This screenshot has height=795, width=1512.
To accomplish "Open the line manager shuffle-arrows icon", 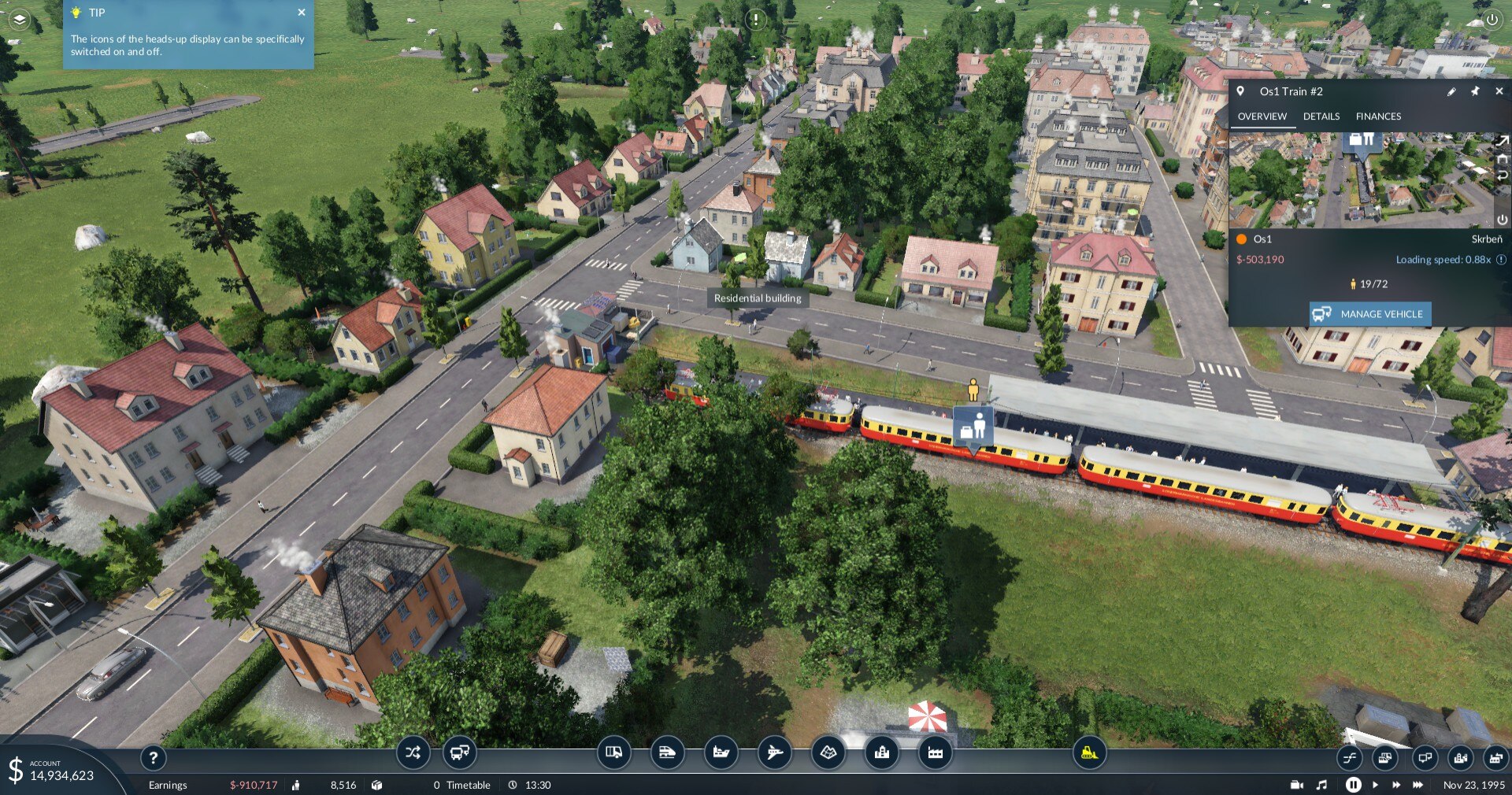I will [x=413, y=753].
